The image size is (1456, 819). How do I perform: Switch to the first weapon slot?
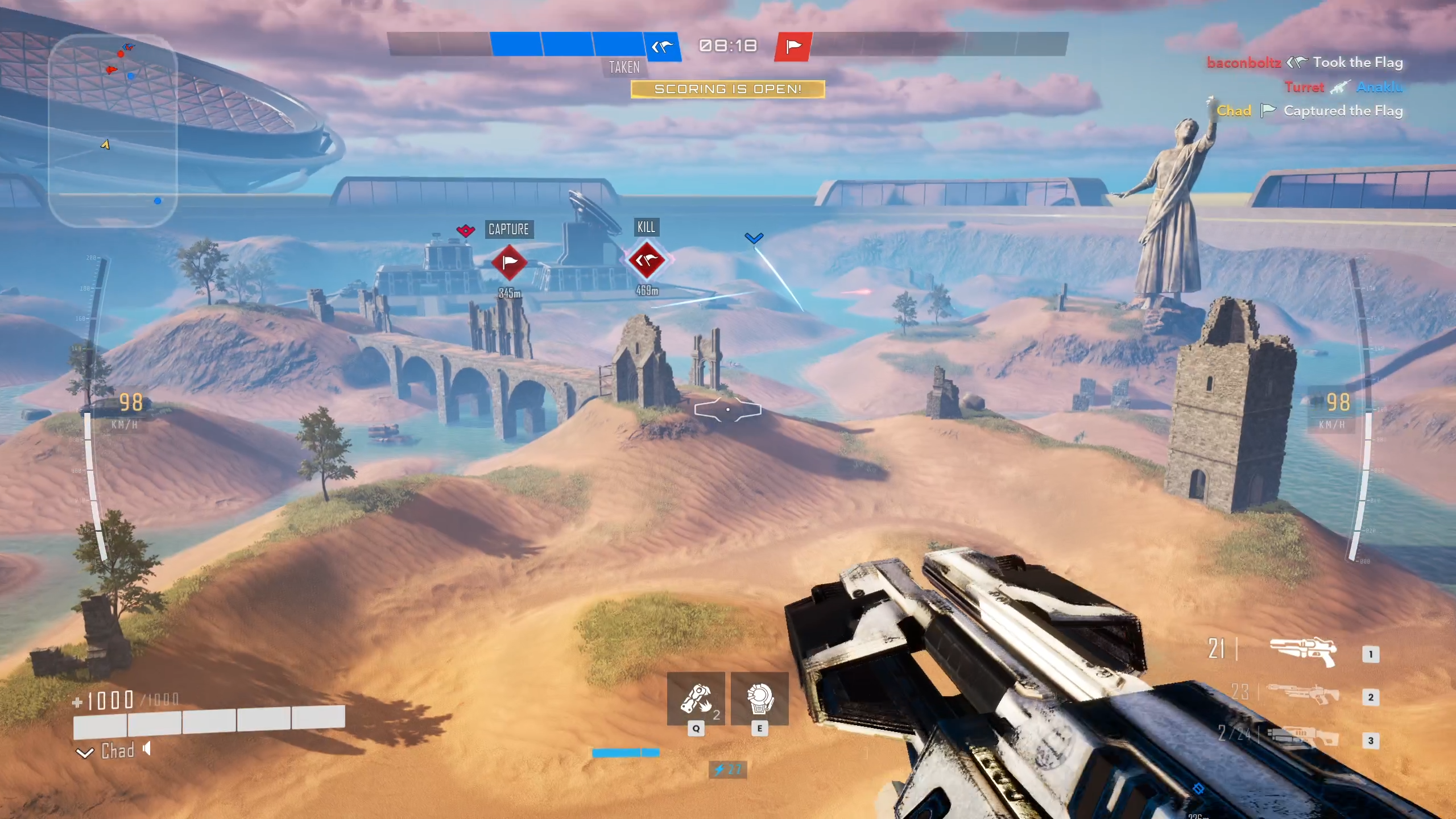pos(1302,652)
